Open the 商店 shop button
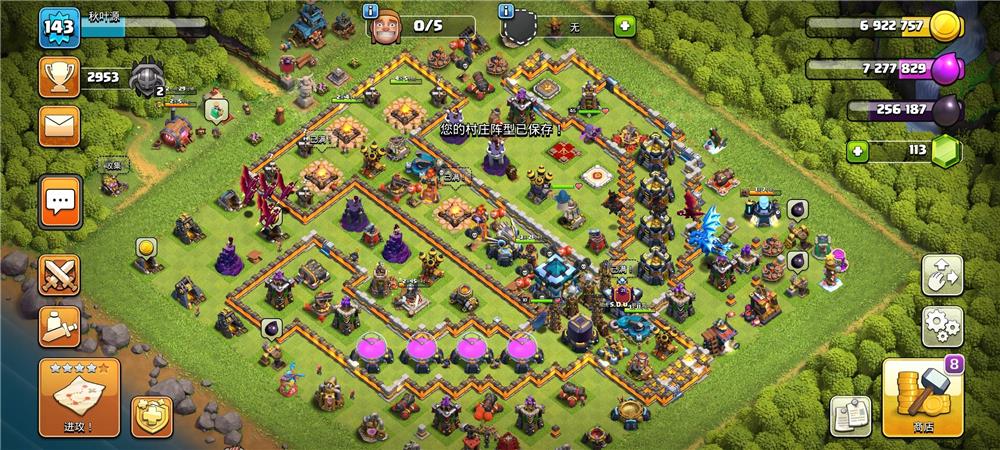1000x450 pixels. point(921,397)
